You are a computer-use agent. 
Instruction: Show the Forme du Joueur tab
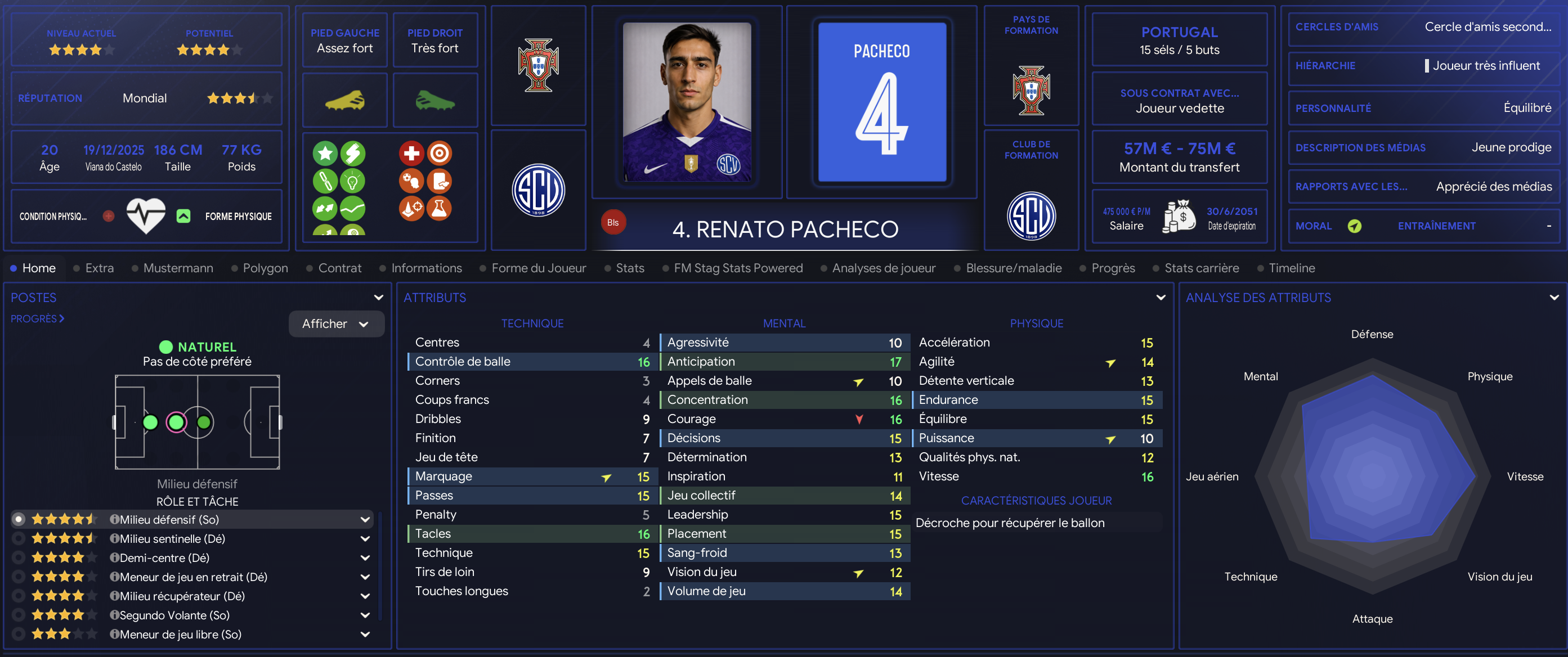[538, 268]
